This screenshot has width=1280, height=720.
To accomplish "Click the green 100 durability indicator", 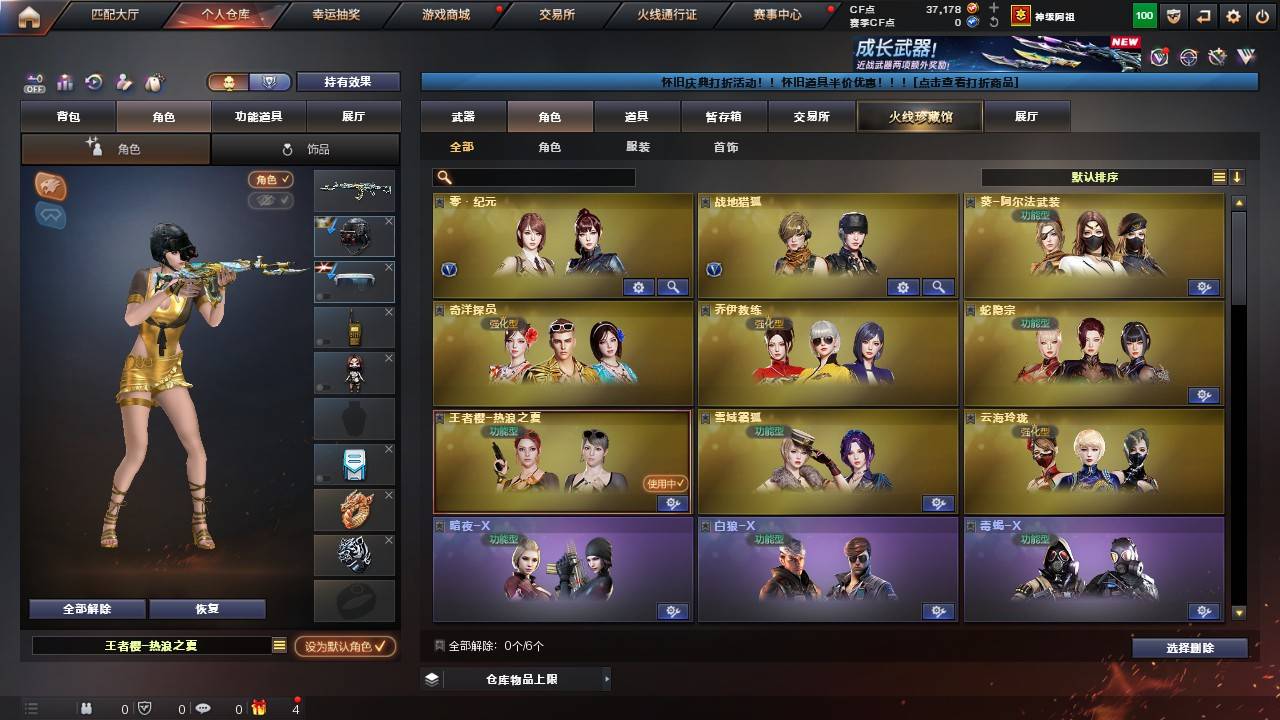I will click(x=1143, y=16).
